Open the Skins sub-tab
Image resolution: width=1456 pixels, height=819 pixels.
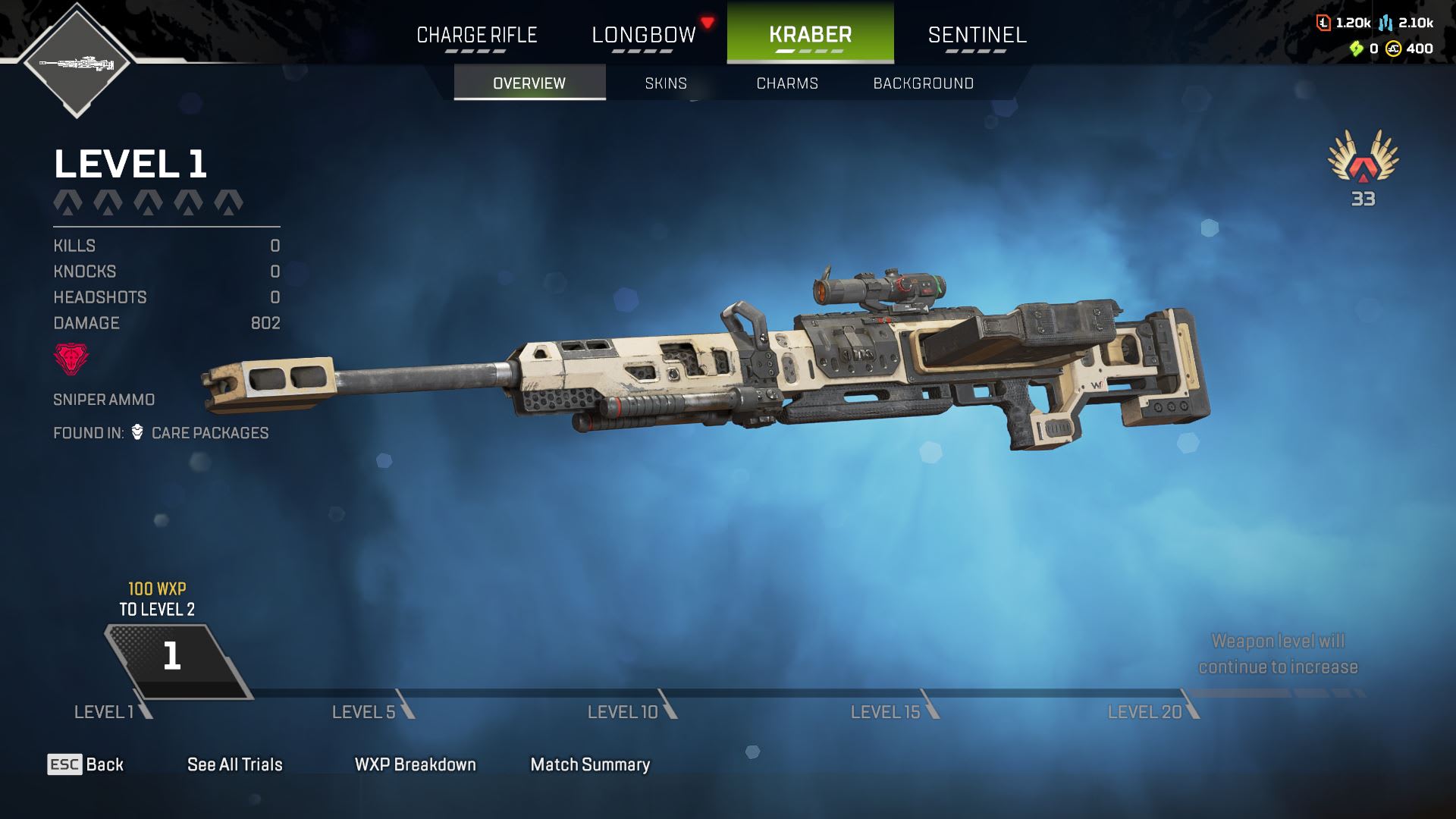(x=666, y=83)
